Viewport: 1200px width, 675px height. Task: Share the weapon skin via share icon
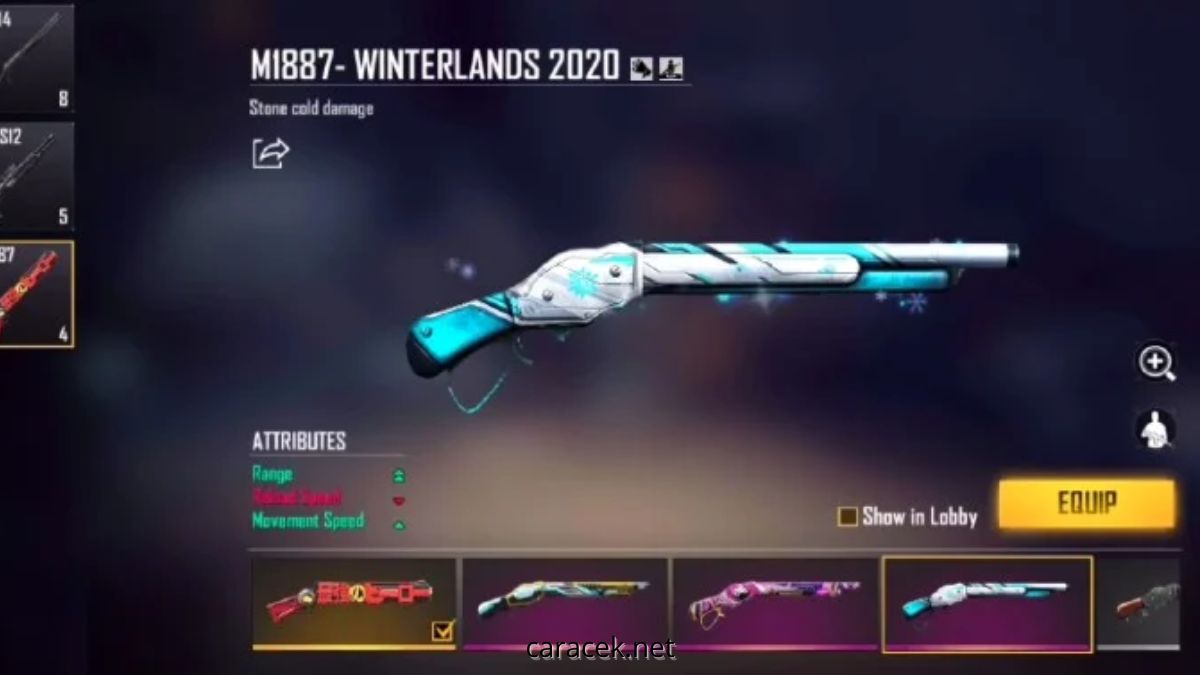coord(270,153)
